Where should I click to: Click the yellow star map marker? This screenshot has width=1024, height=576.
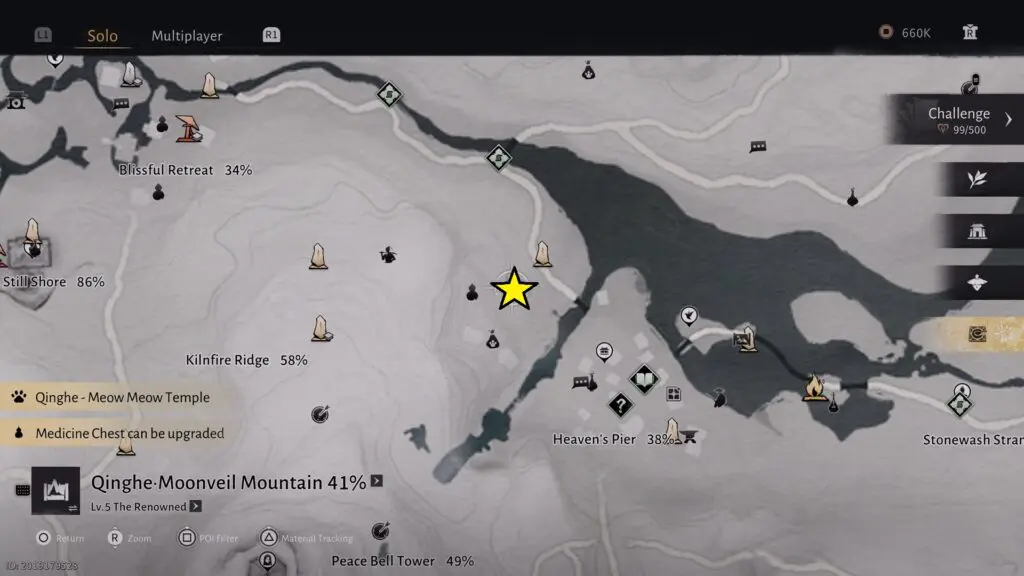pyautogui.click(x=514, y=289)
